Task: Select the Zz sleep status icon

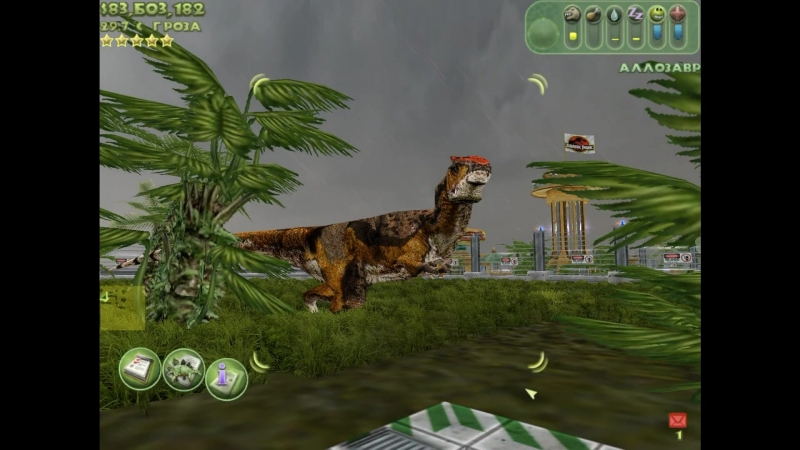Action: coord(635,14)
